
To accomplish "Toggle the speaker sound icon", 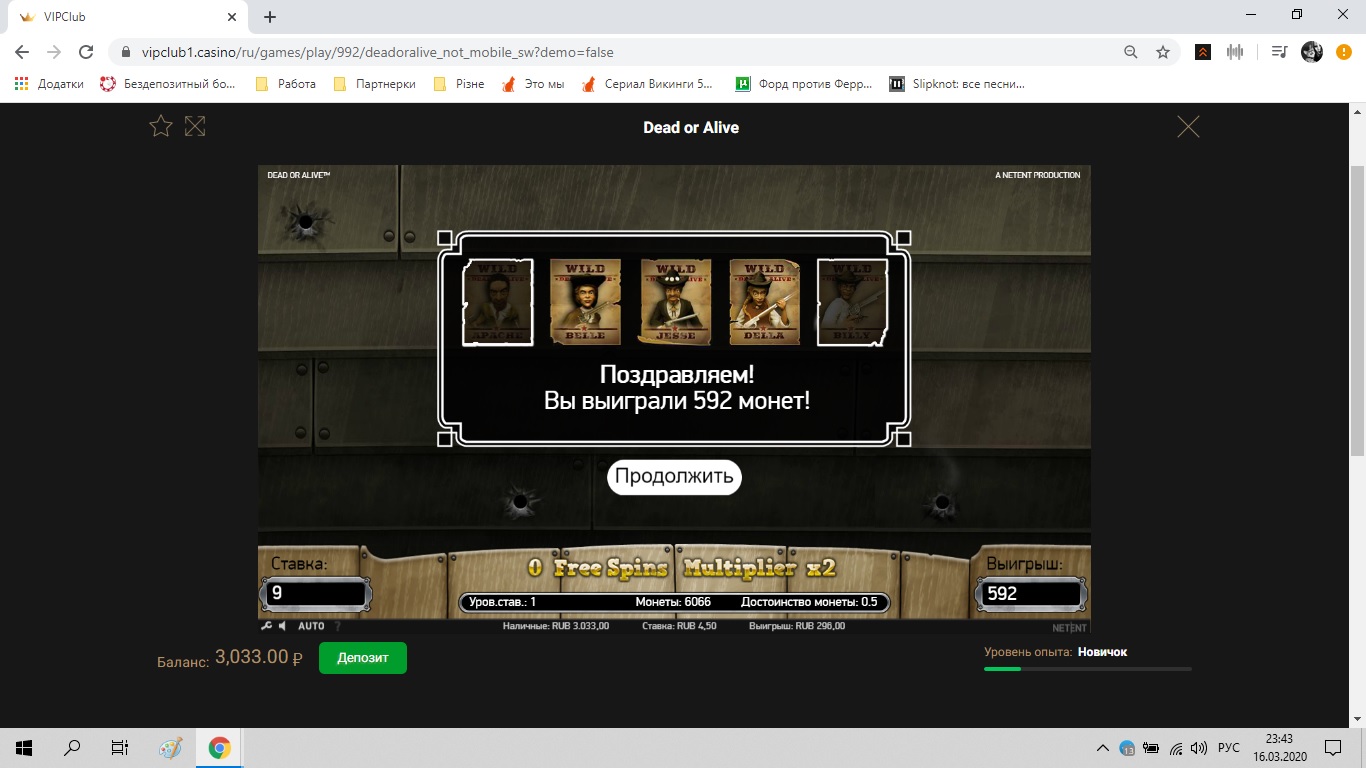I will point(283,626).
